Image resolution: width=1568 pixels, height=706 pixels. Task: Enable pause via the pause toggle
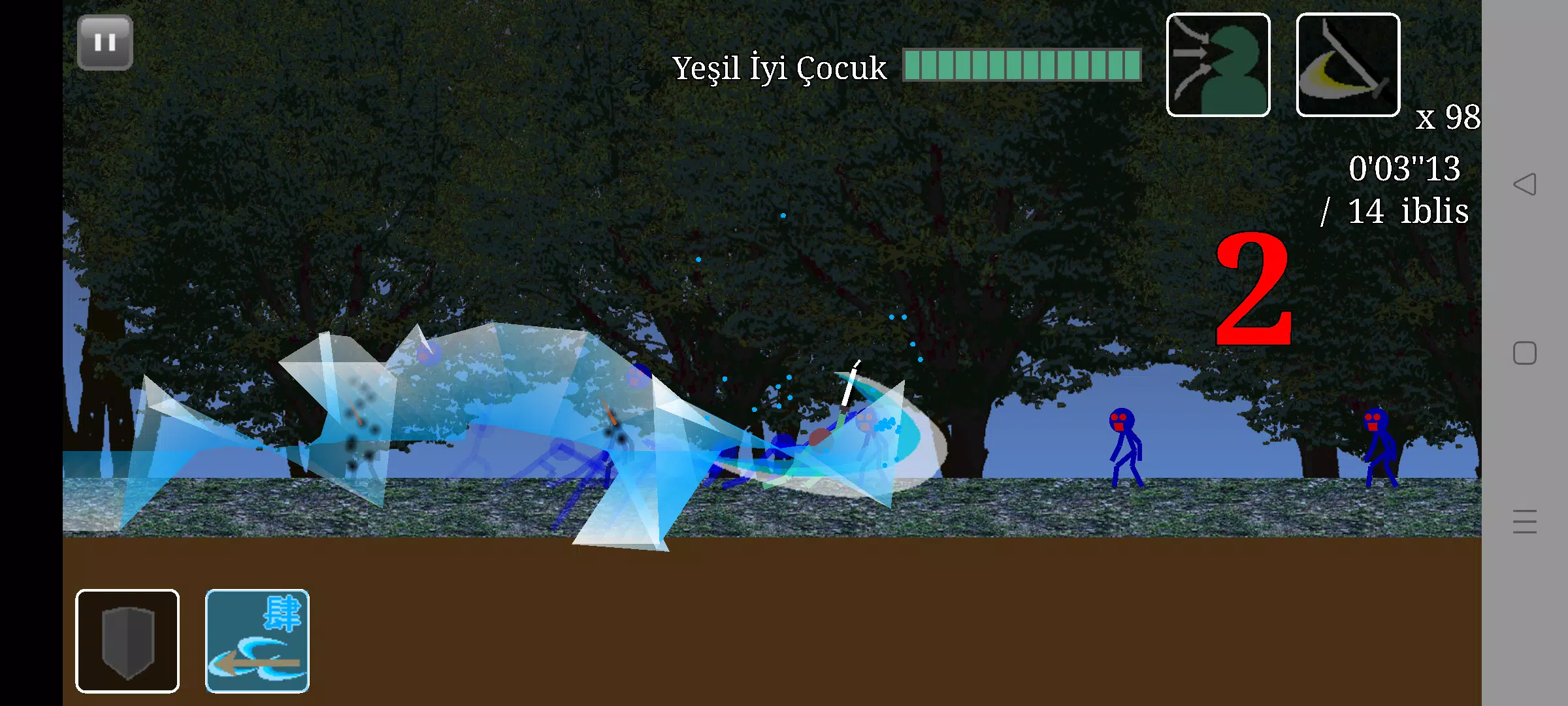point(105,42)
